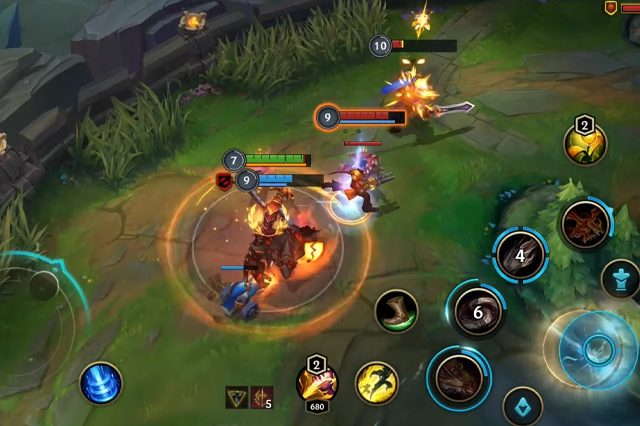Image resolution: width=640 pixels, height=426 pixels.
Task: Inspect the red buff icon with 5 stacks
Action: point(262,397)
